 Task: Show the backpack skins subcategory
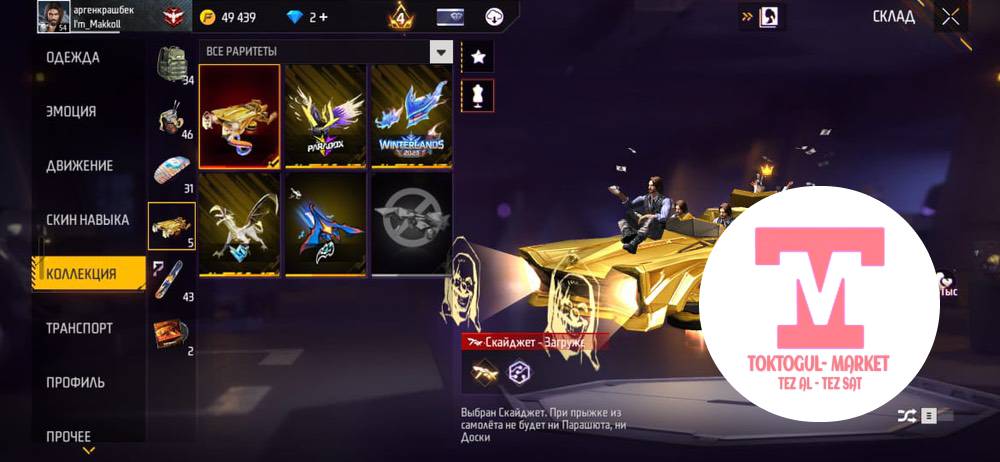pyautogui.click(x=172, y=65)
